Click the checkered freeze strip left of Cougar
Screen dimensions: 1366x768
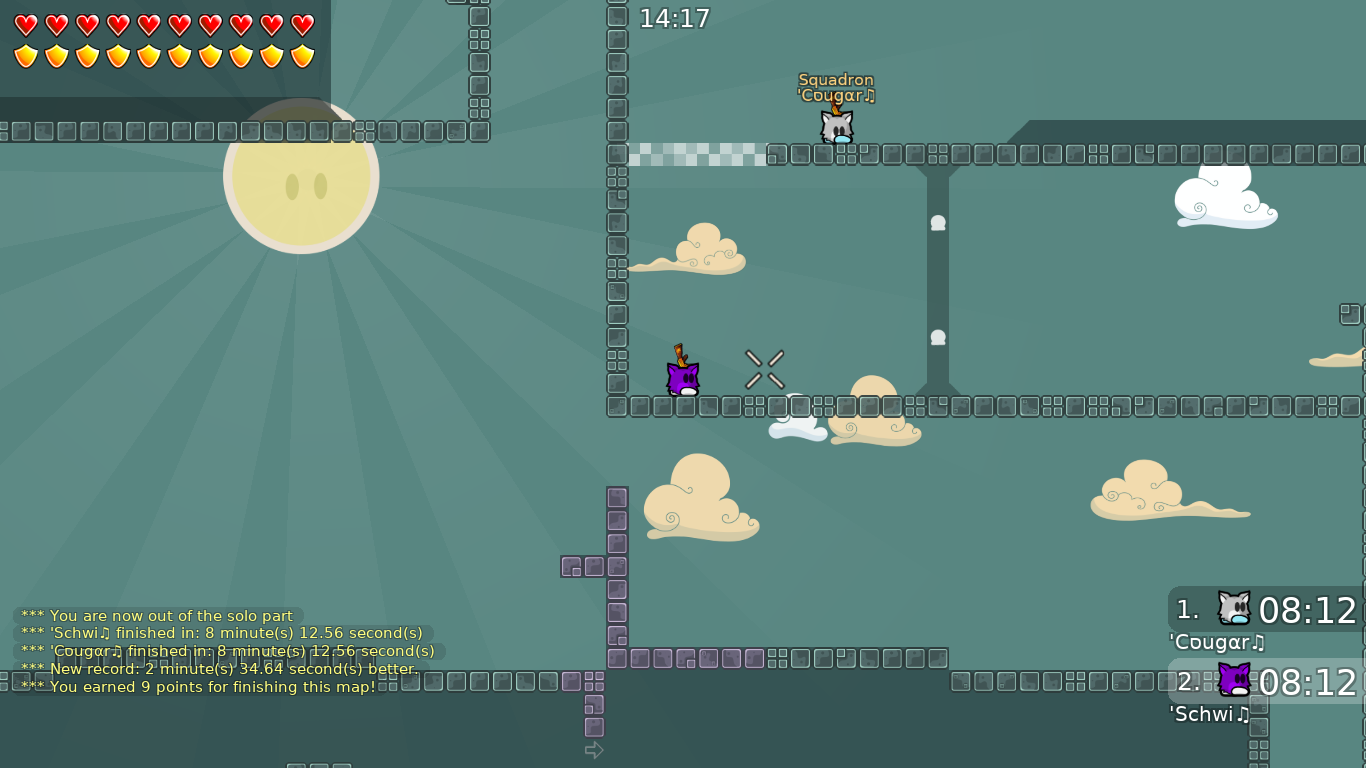pyautogui.click(x=695, y=156)
